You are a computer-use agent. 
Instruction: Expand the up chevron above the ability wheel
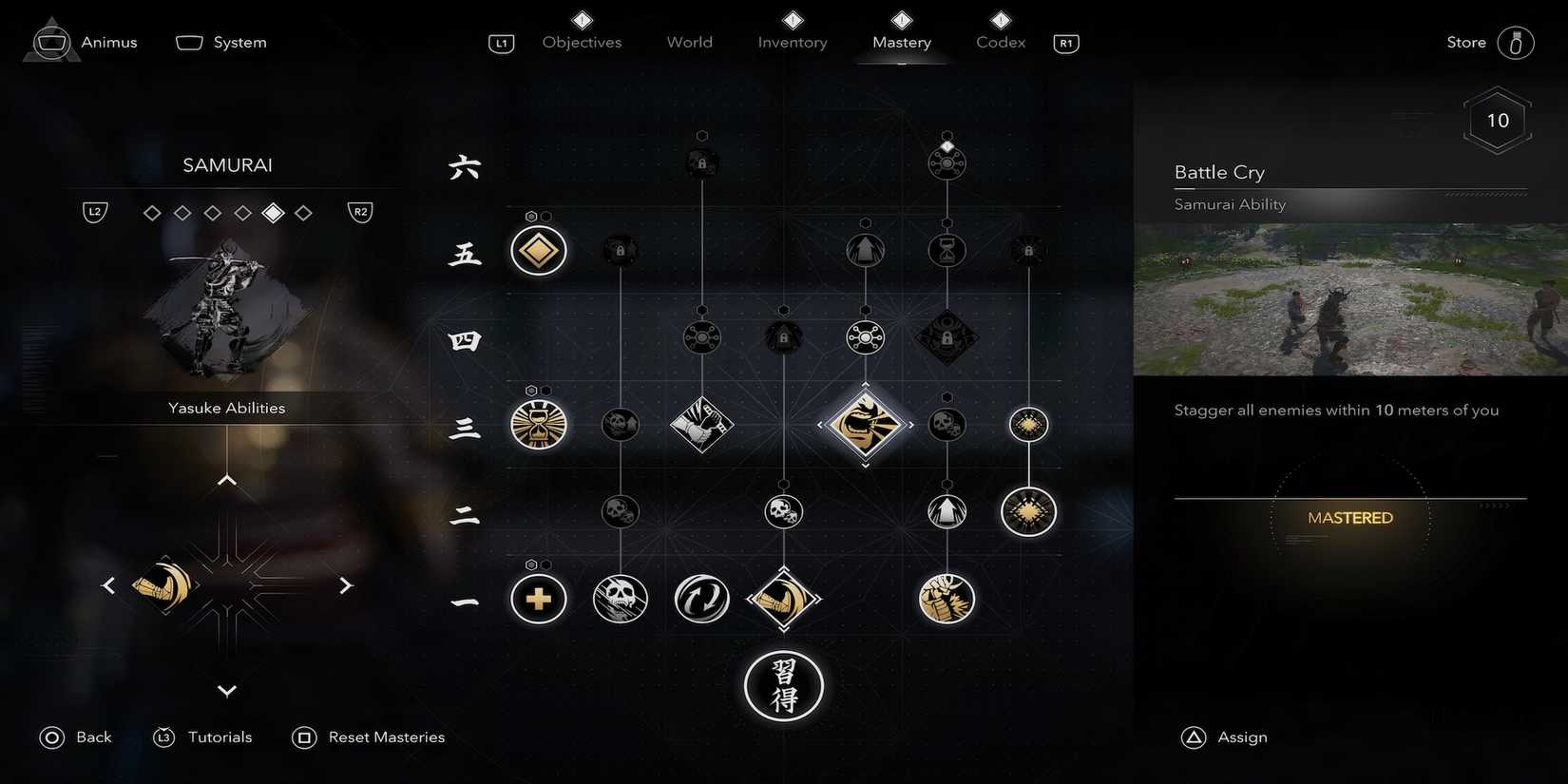(226, 479)
